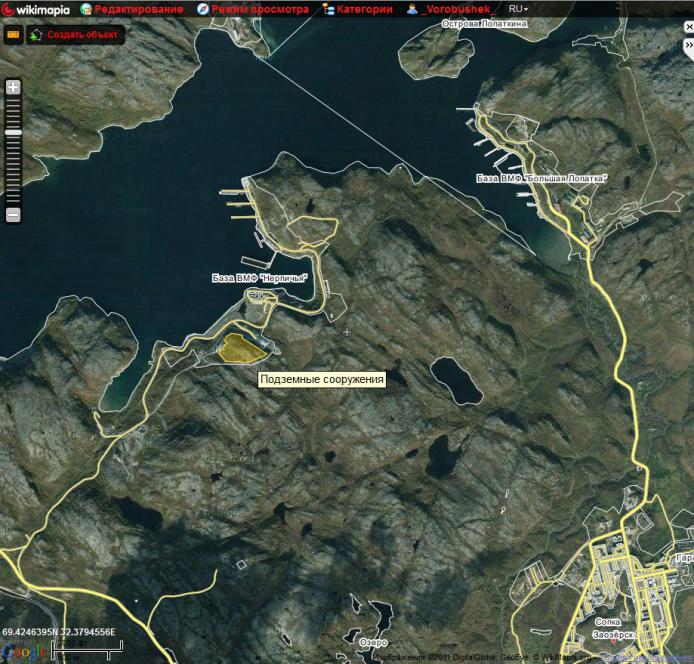Image resolution: width=694 pixels, height=664 pixels.
Task: Open the _Vorobushek user profile menu
Action: (x=452, y=9)
